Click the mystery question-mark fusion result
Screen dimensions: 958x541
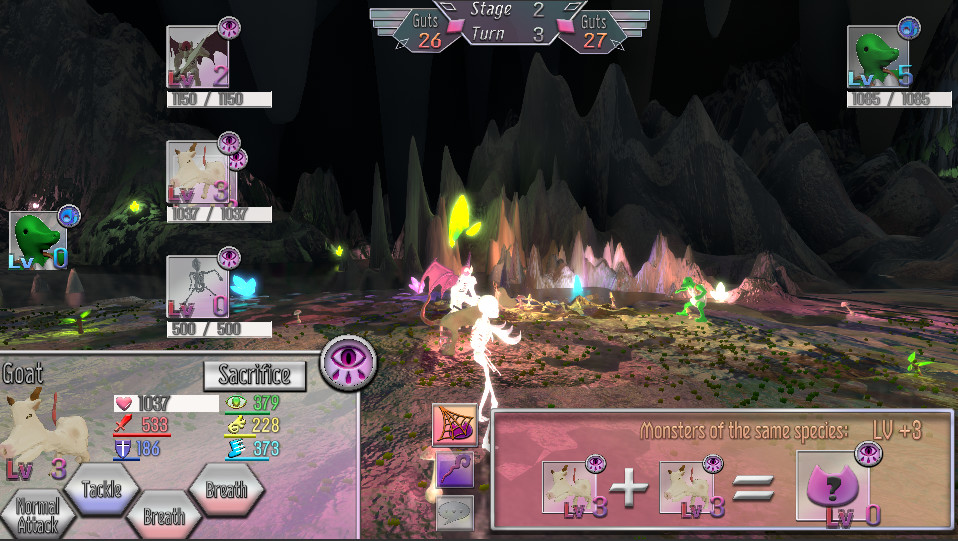[832, 487]
